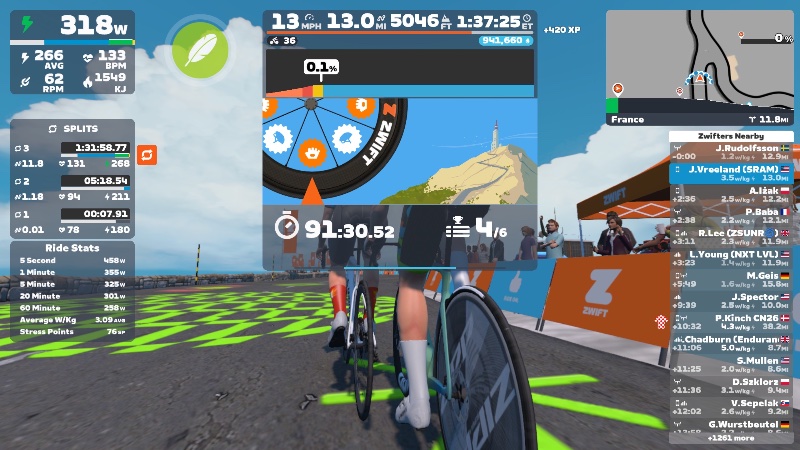
Task: Open the Splits panel header
Action: (x=72, y=129)
